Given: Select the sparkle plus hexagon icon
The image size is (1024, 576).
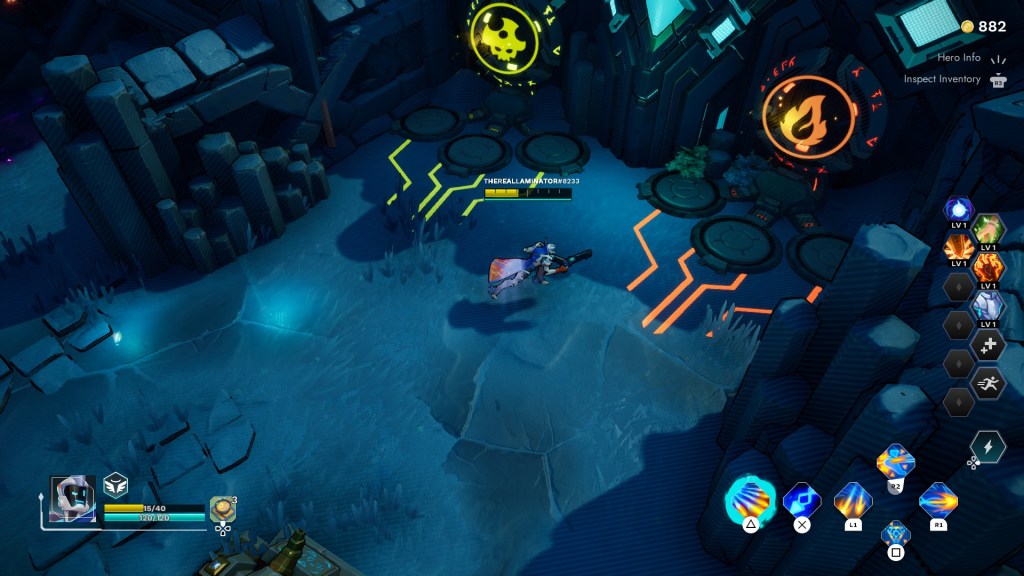Looking at the screenshot, I should [988, 344].
